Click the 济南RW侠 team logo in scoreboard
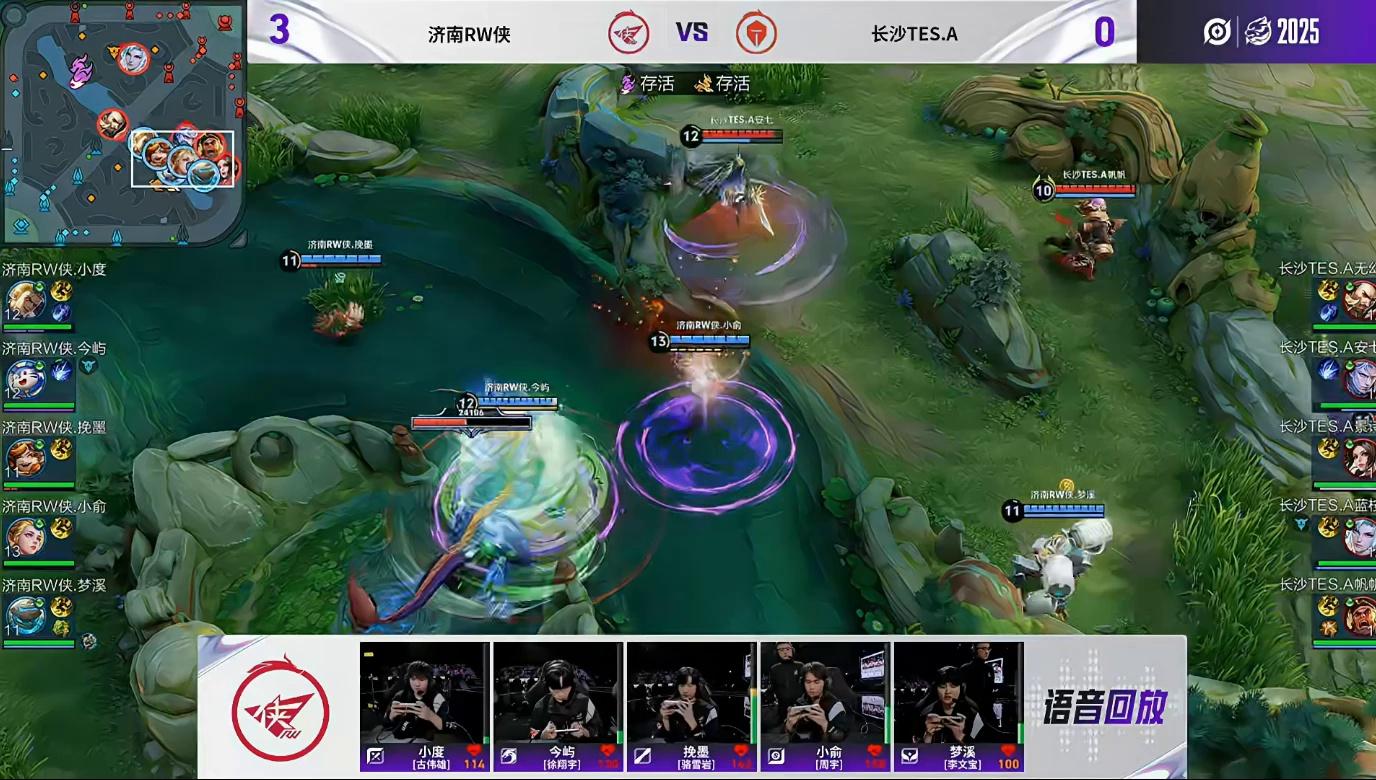This screenshot has height=780, width=1376. (x=629, y=33)
